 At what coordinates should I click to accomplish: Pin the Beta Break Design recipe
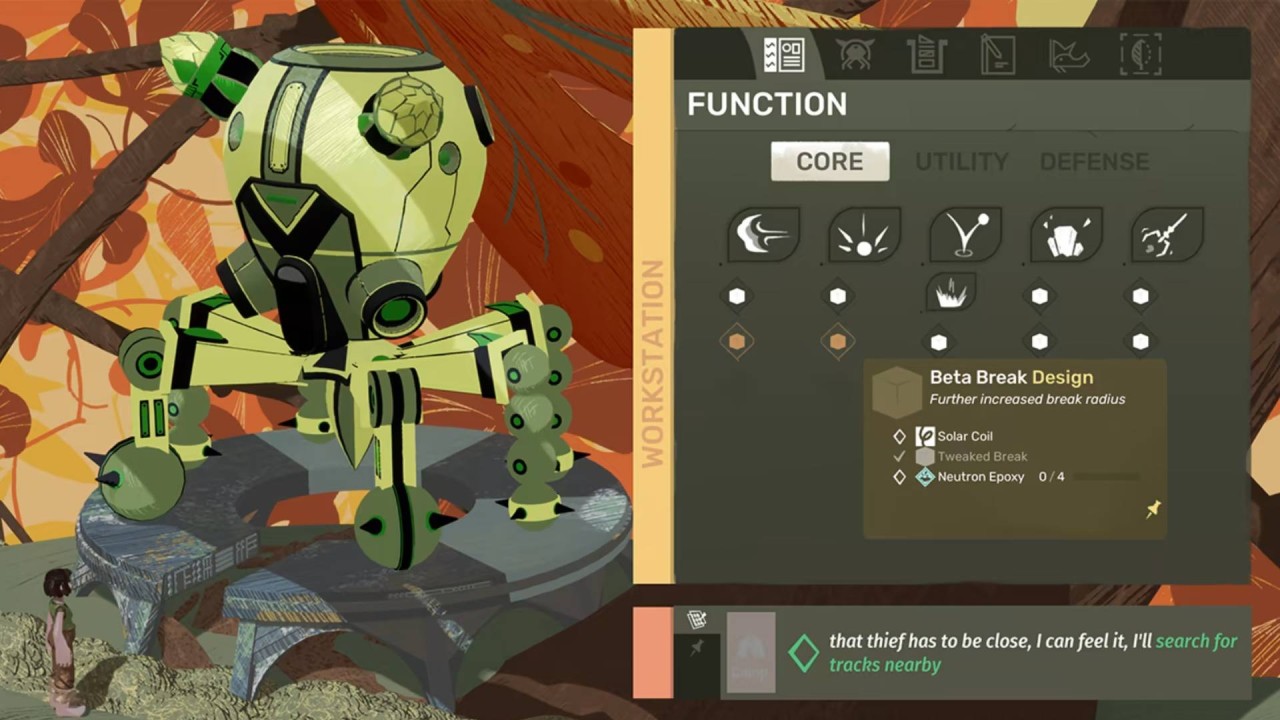click(x=1153, y=510)
